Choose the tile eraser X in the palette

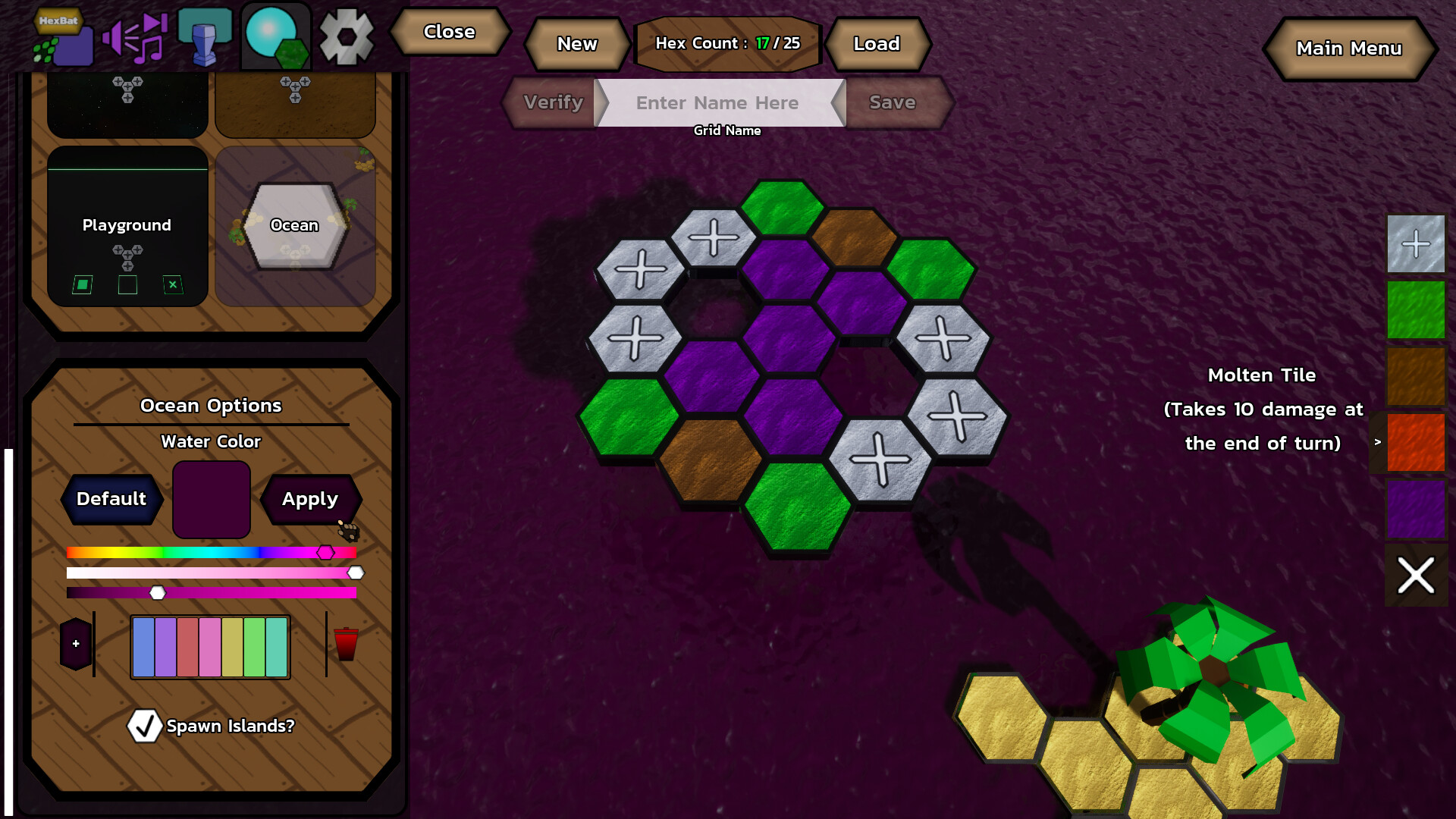[x=1414, y=576]
